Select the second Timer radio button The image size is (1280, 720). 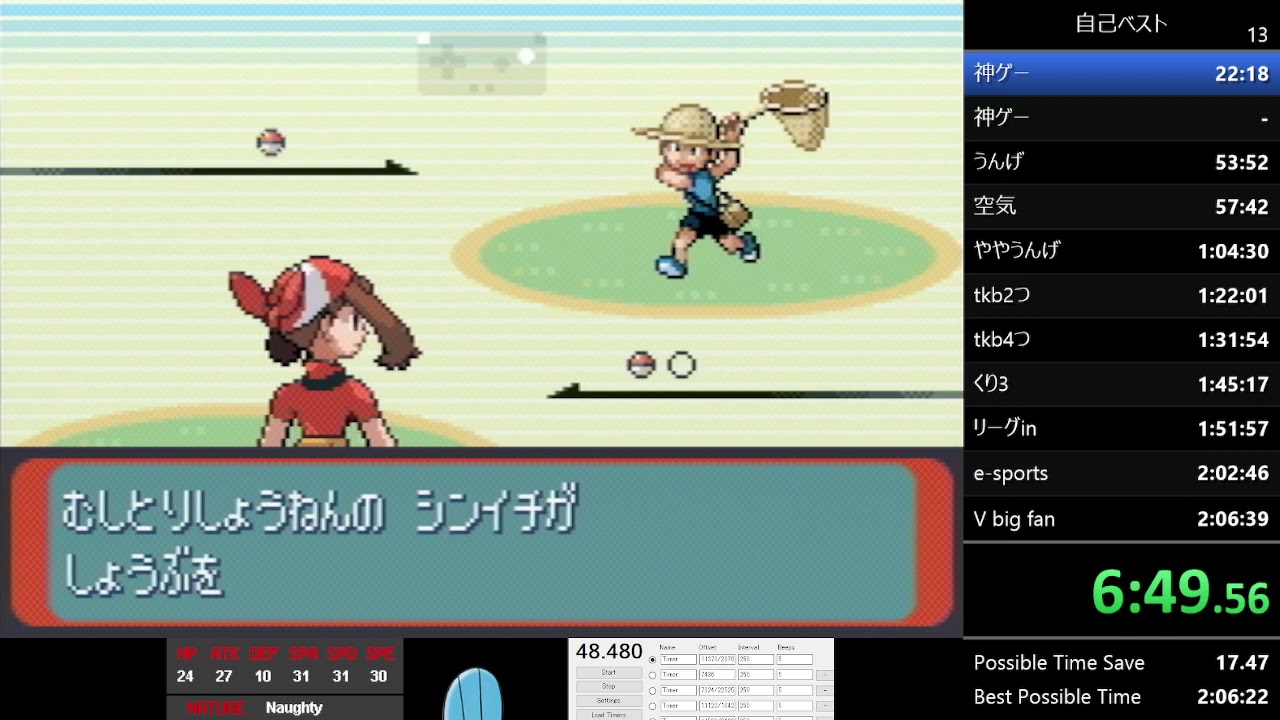[x=653, y=674]
